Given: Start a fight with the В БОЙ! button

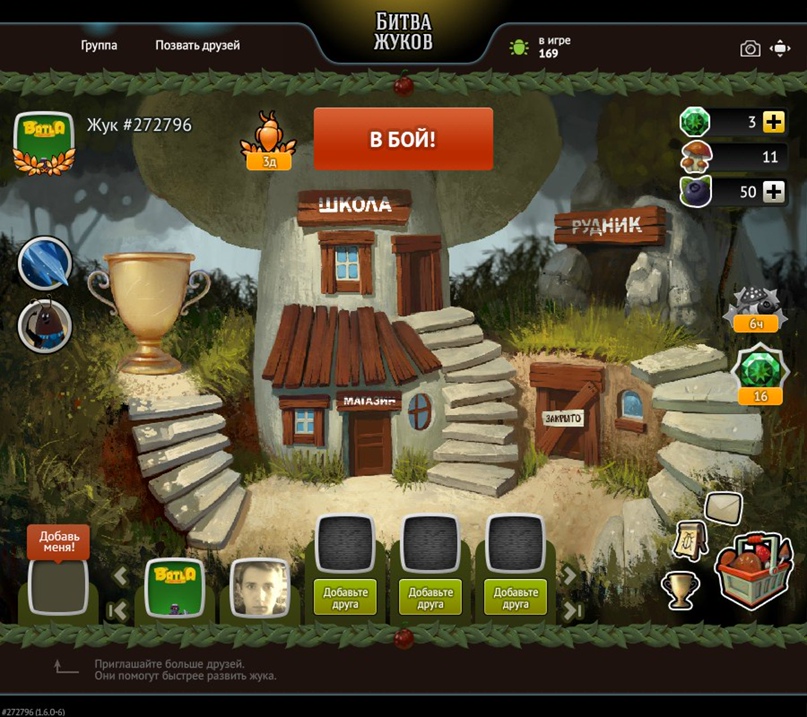Looking at the screenshot, I should [403, 139].
